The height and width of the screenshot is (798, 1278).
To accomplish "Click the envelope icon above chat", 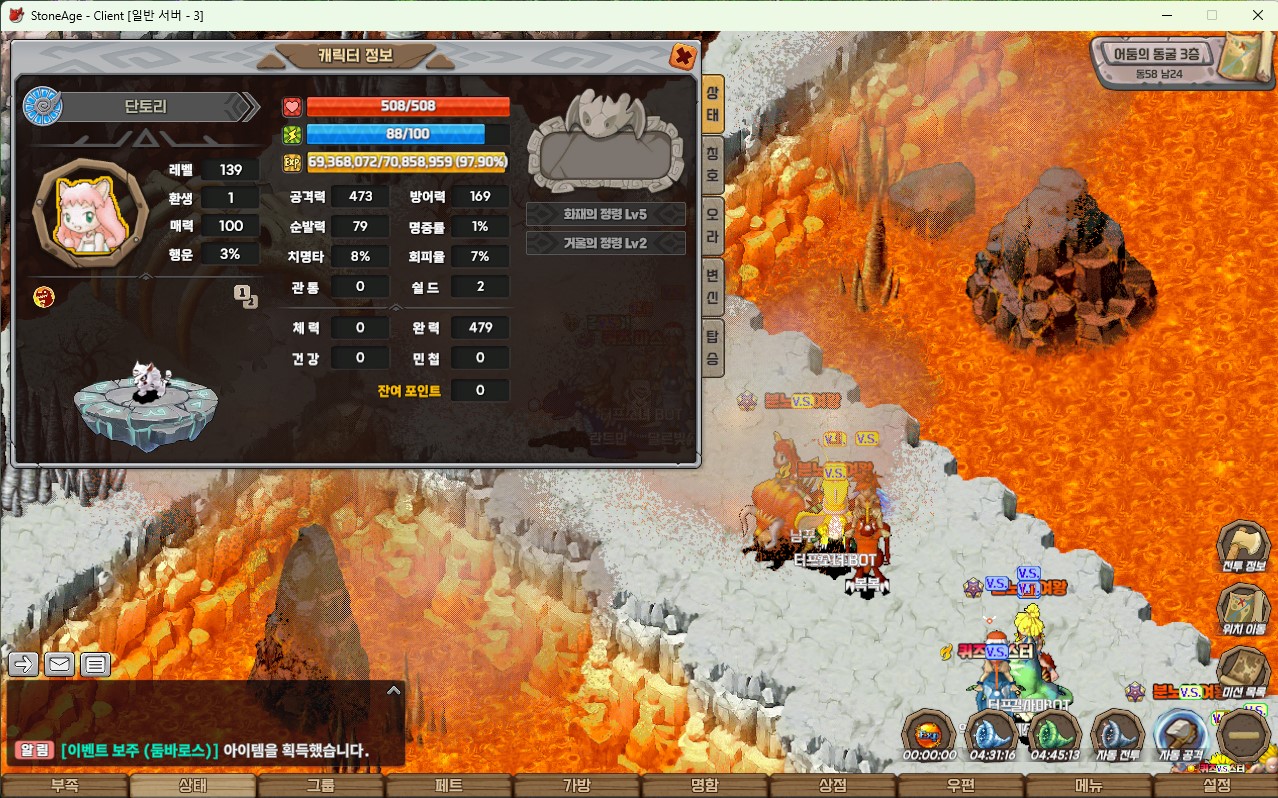I will click(x=60, y=664).
